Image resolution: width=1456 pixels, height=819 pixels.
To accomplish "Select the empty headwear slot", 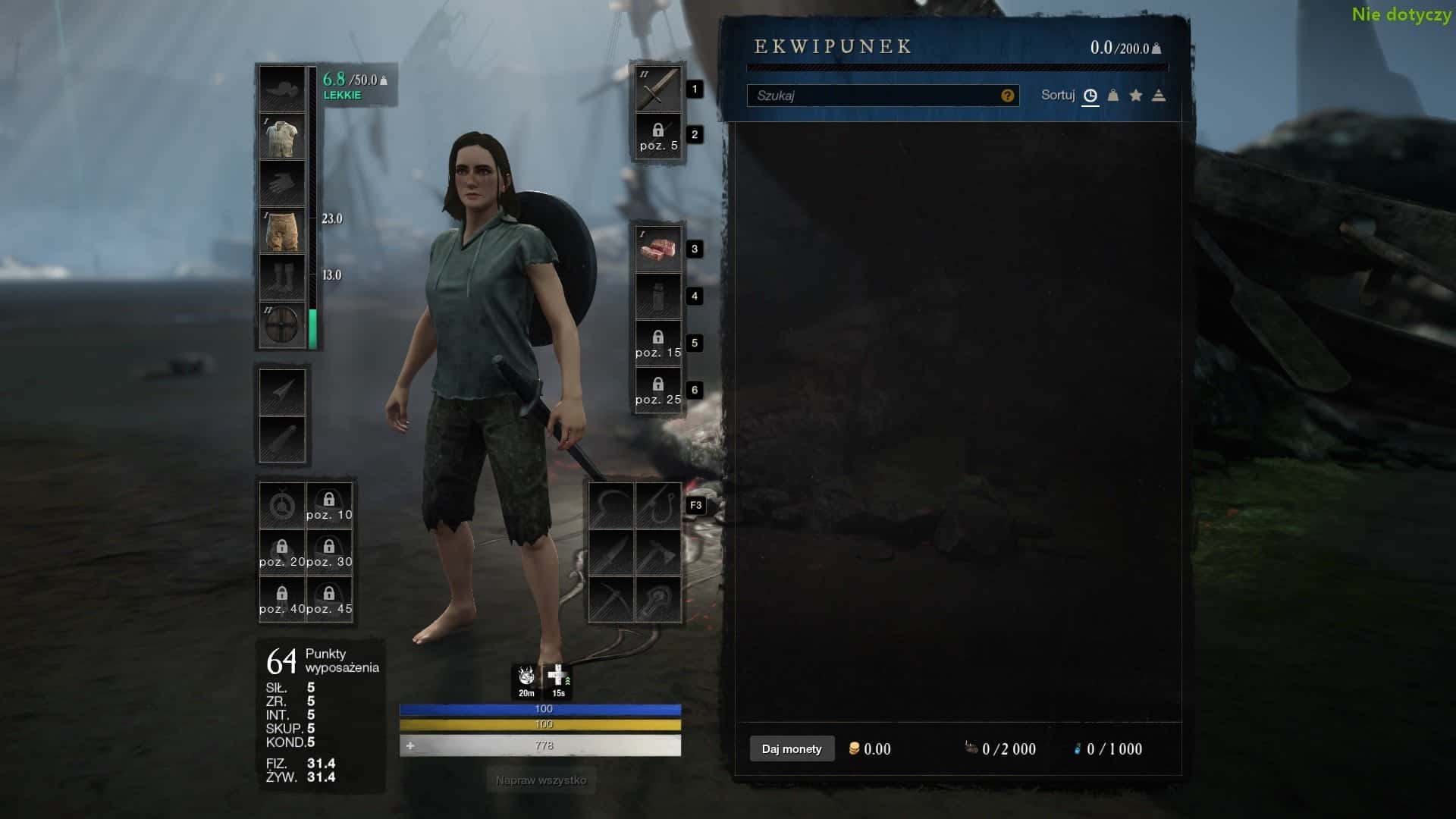I will point(282,89).
